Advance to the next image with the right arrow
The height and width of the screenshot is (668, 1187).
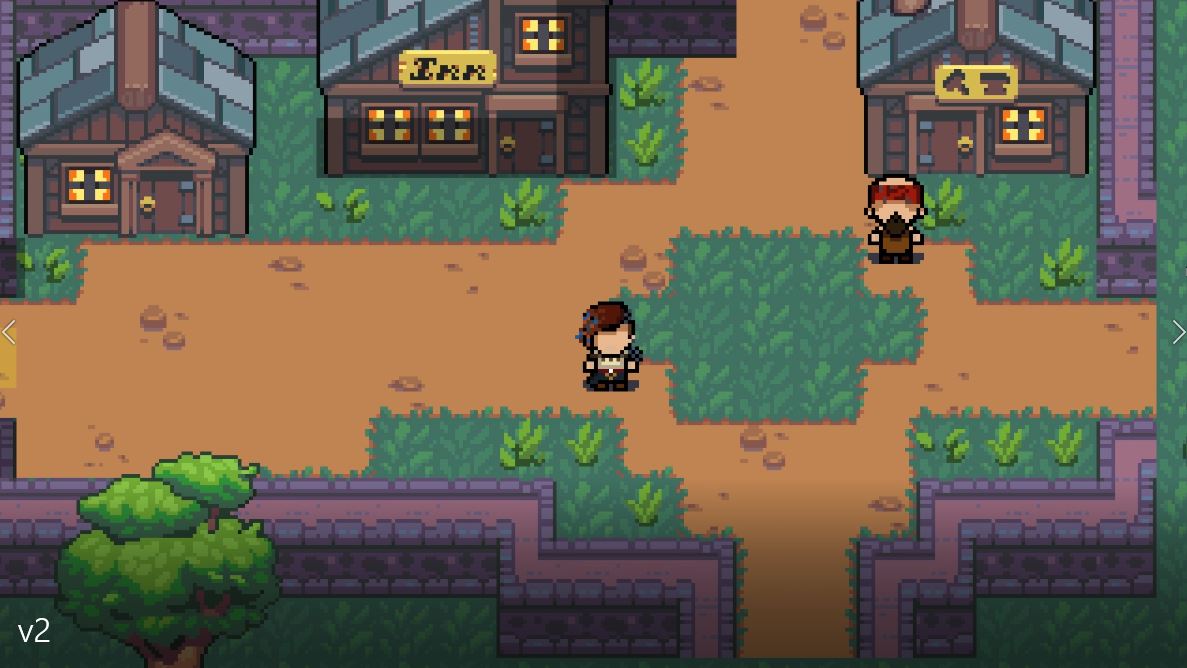tap(1177, 332)
